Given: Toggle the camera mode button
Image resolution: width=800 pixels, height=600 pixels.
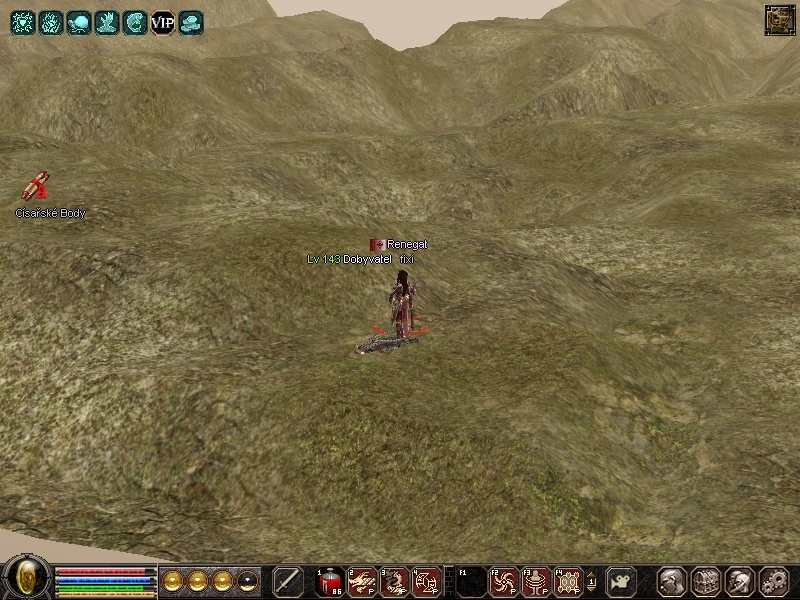Looking at the screenshot, I should [623, 581].
